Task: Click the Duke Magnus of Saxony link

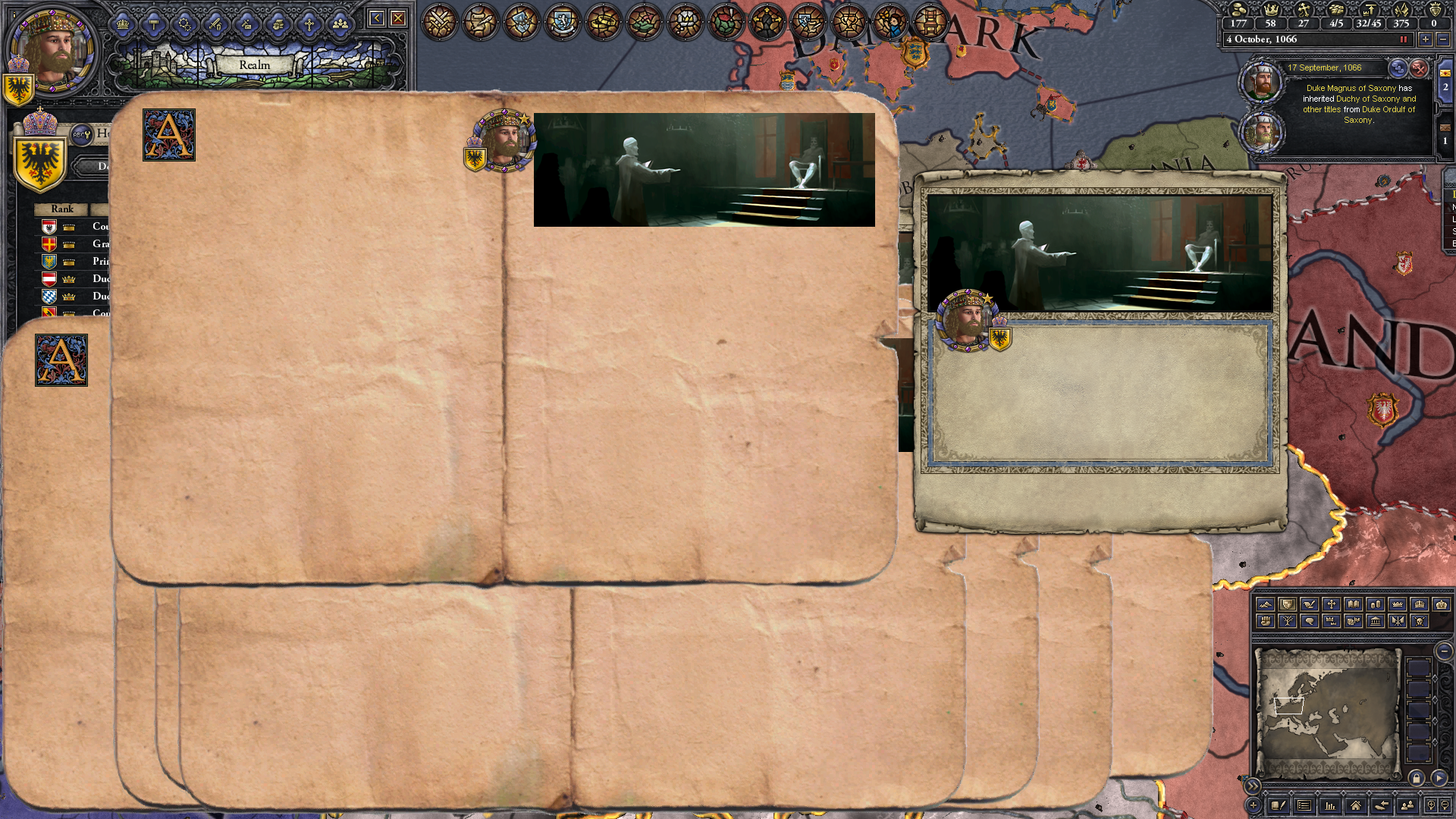Action: (1351, 88)
